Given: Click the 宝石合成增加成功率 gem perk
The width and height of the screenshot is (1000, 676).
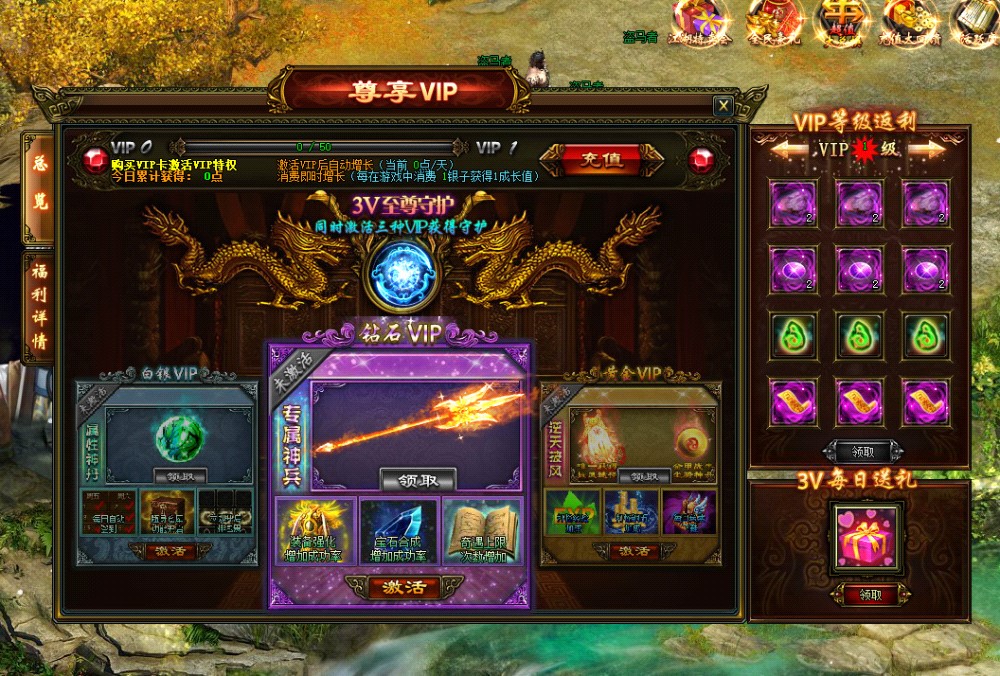Looking at the screenshot, I should [x=398, y=532].
